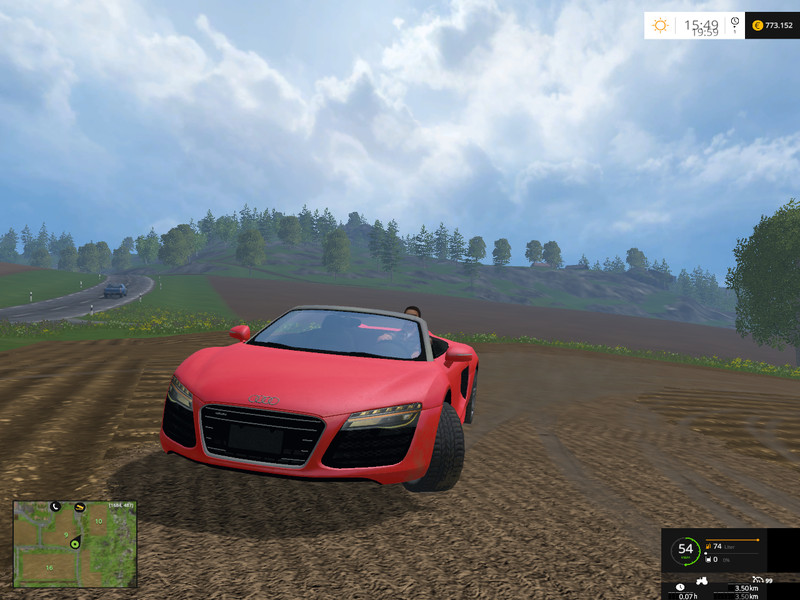The height and width of the screenshot is (600, 800).
Task: Toggle the cruise control speed icon
Action: tap(757, 579)
